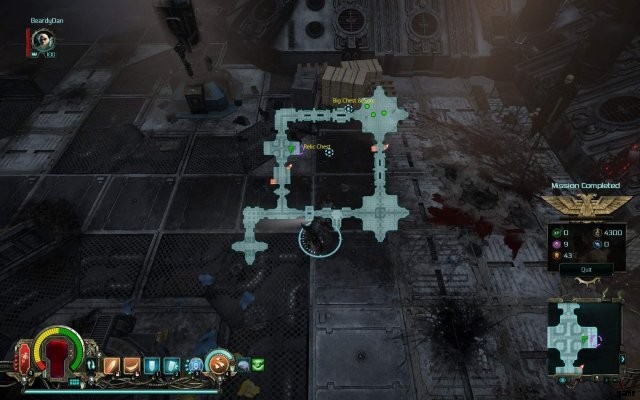This screenshot has height=400, width=640.
Task: Activate the weapon swap arrows icon
Action: tap(92, 365)
